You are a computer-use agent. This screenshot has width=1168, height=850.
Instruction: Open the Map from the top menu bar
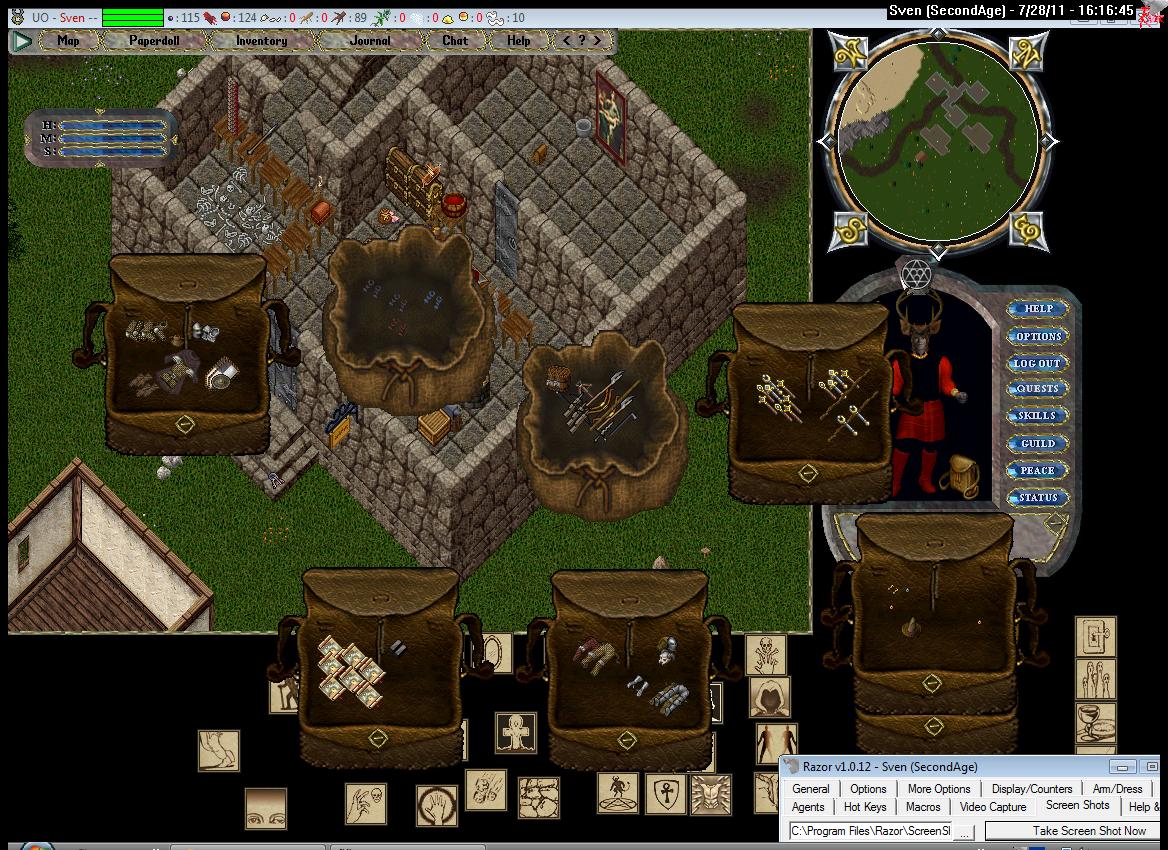coord(68,41)
